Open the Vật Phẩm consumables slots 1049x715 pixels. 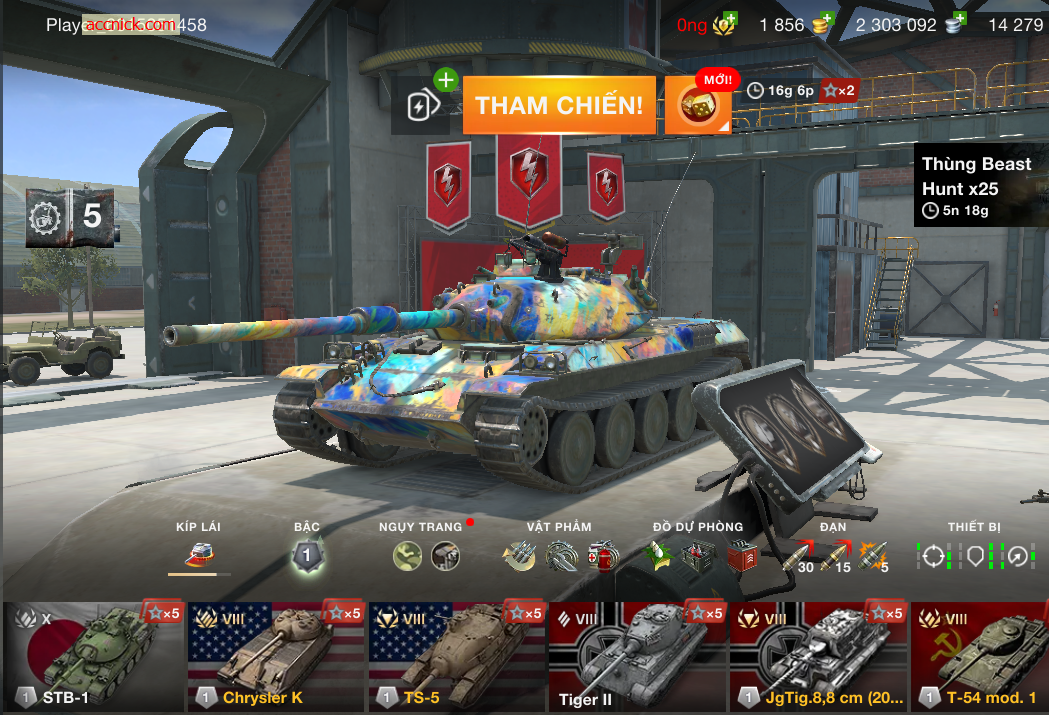(x=559, y=555)
